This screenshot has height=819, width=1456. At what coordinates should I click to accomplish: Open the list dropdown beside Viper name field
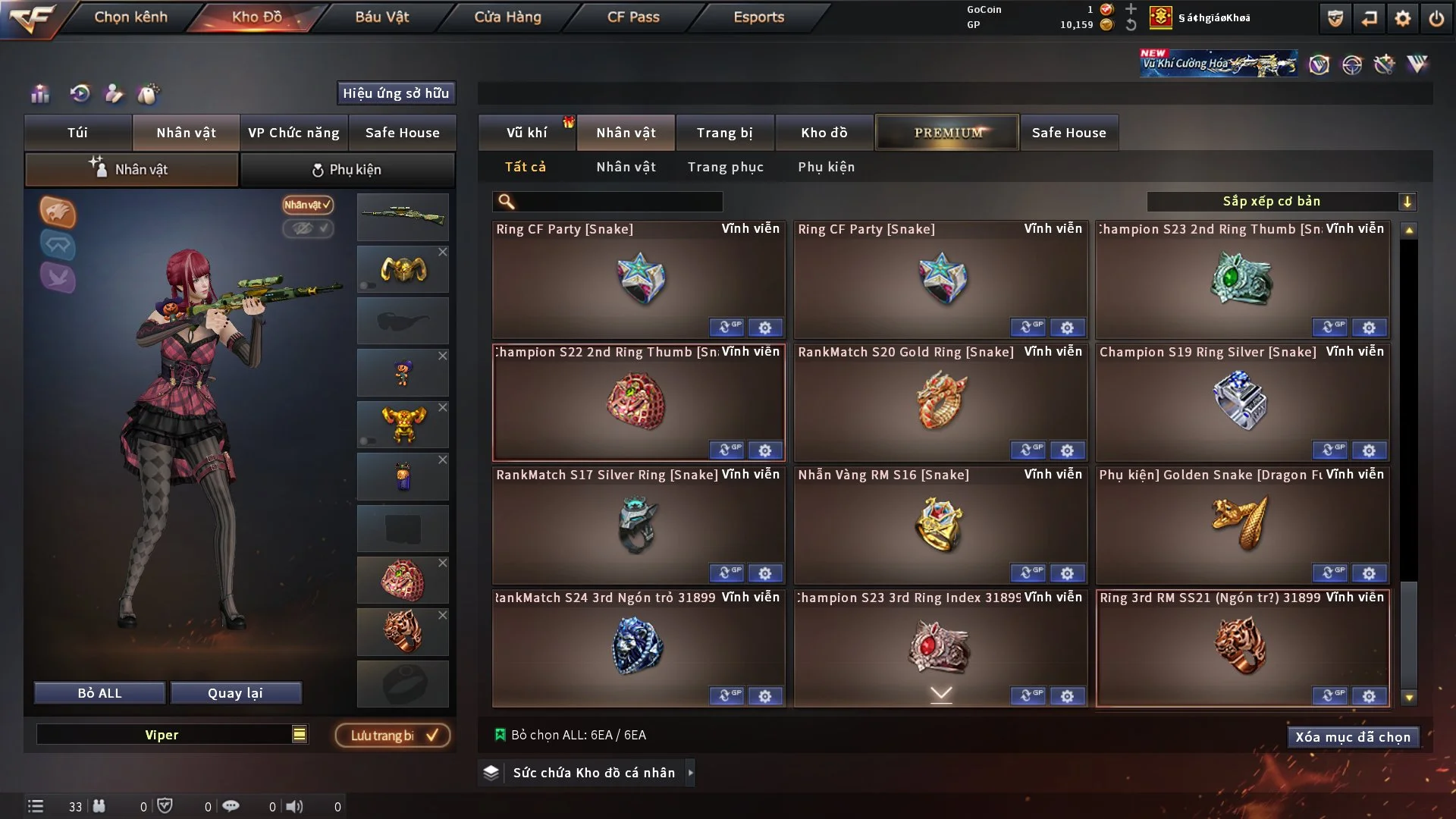pos(300,734)
